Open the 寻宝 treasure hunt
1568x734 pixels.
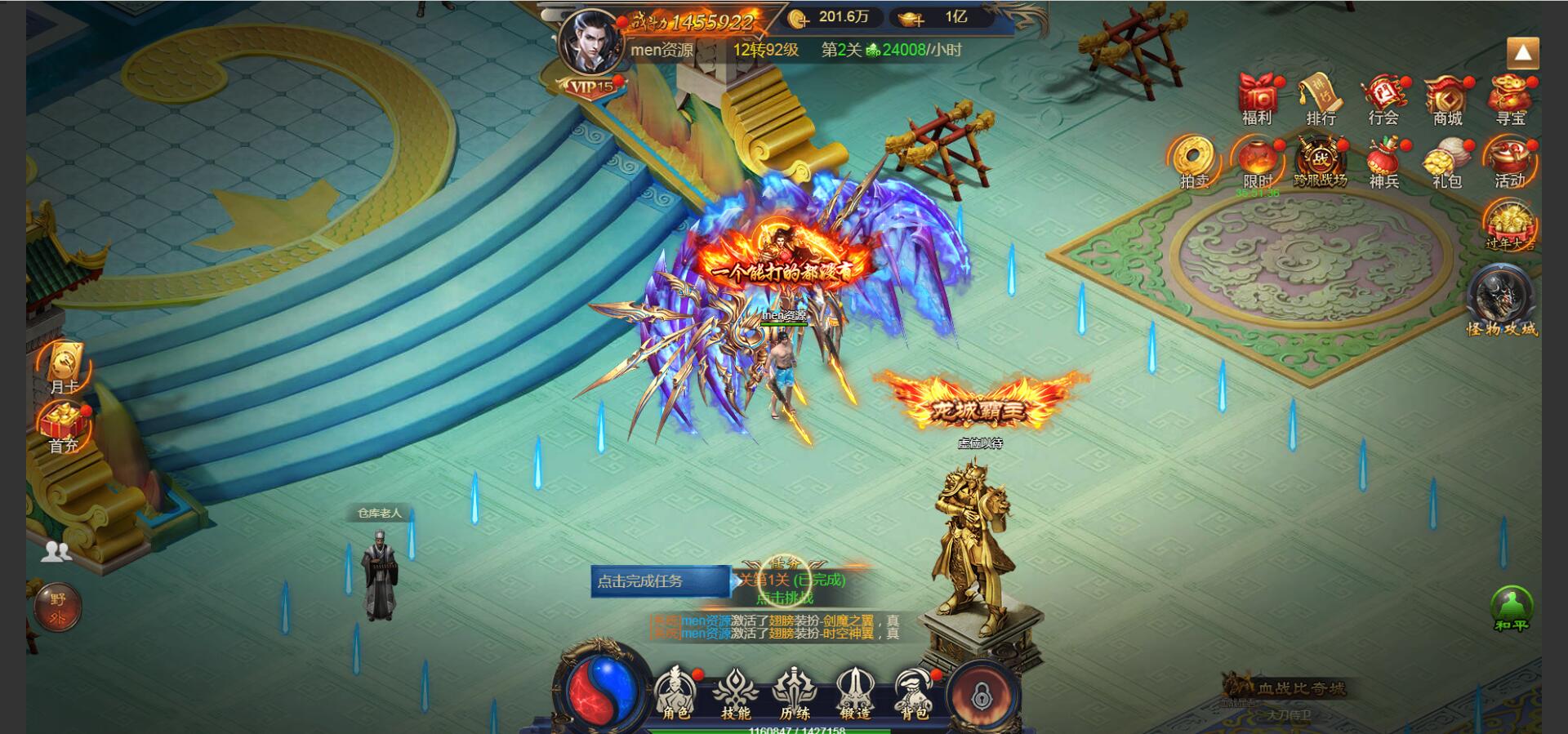click(x=1510, y=100)
